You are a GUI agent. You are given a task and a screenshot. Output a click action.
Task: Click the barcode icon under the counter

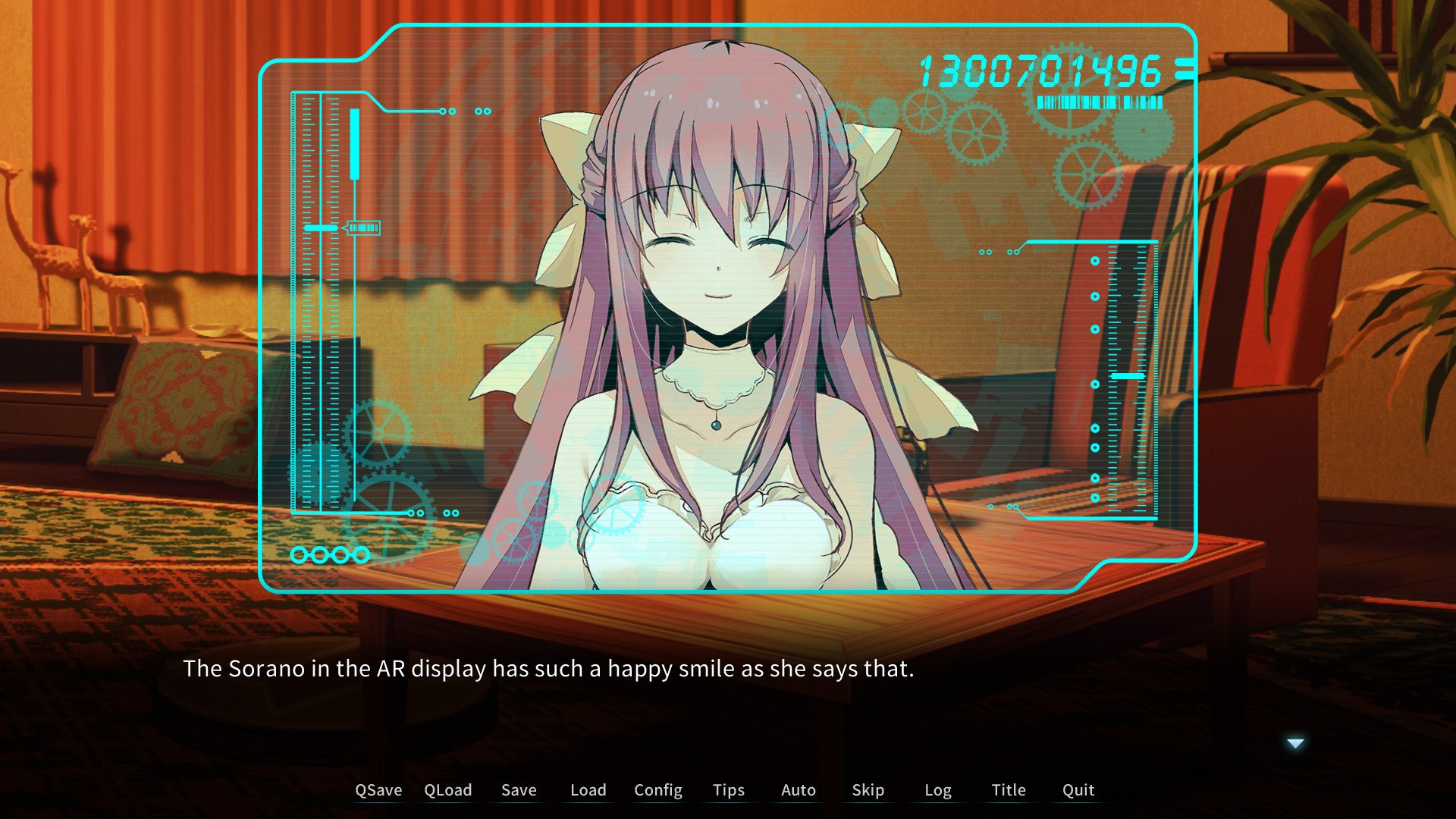click(x=1100, y=101)
